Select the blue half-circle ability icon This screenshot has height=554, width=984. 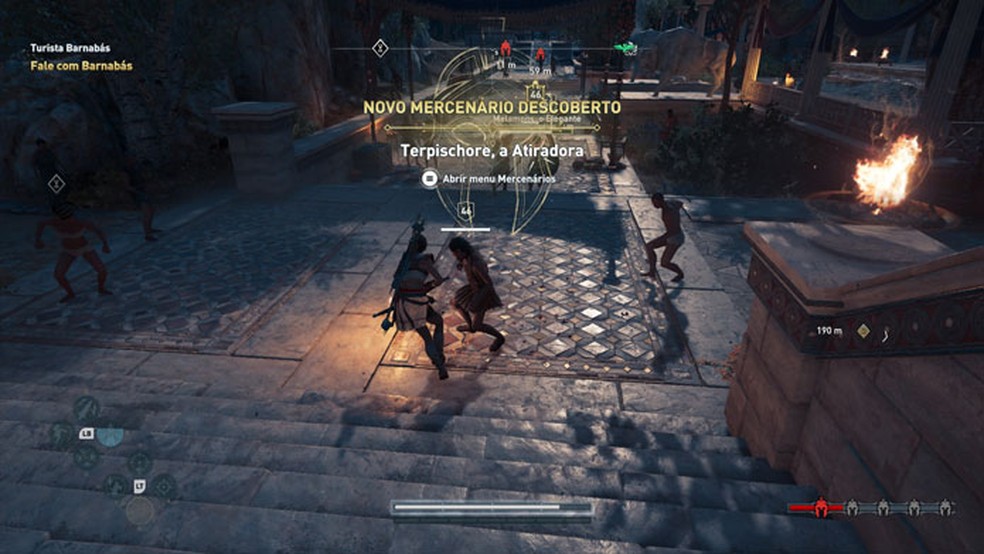tap(110, 434)
